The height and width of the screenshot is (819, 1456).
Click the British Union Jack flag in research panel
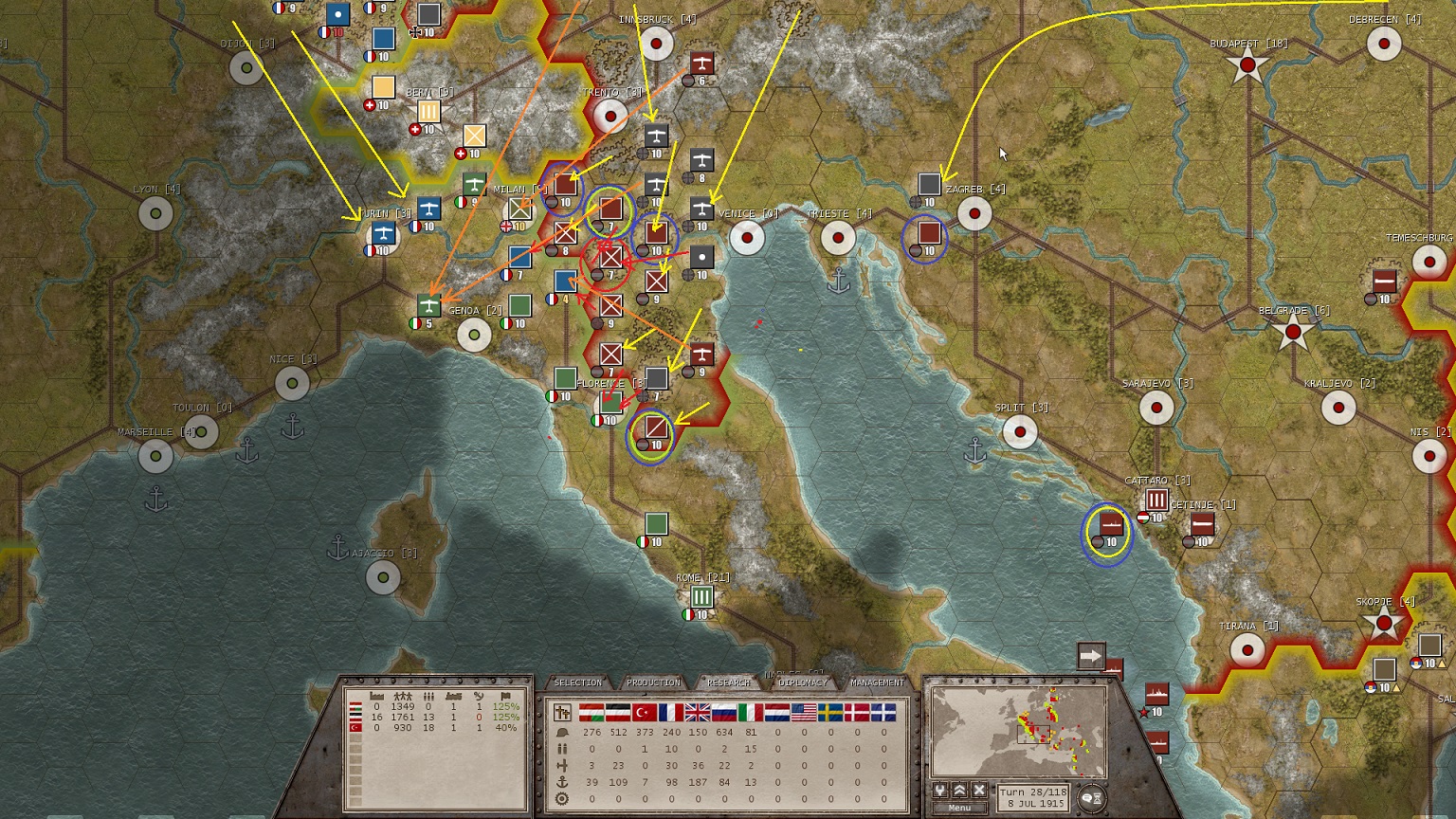tap(697, 713)
